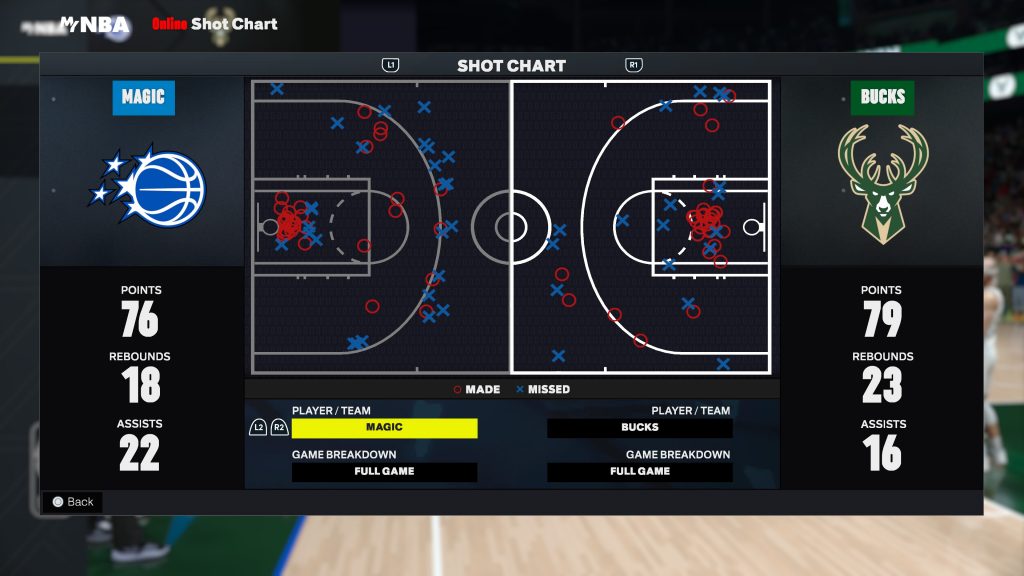Open the Bucks side's FULL GAME breakdown

click(x=639, y=472)
